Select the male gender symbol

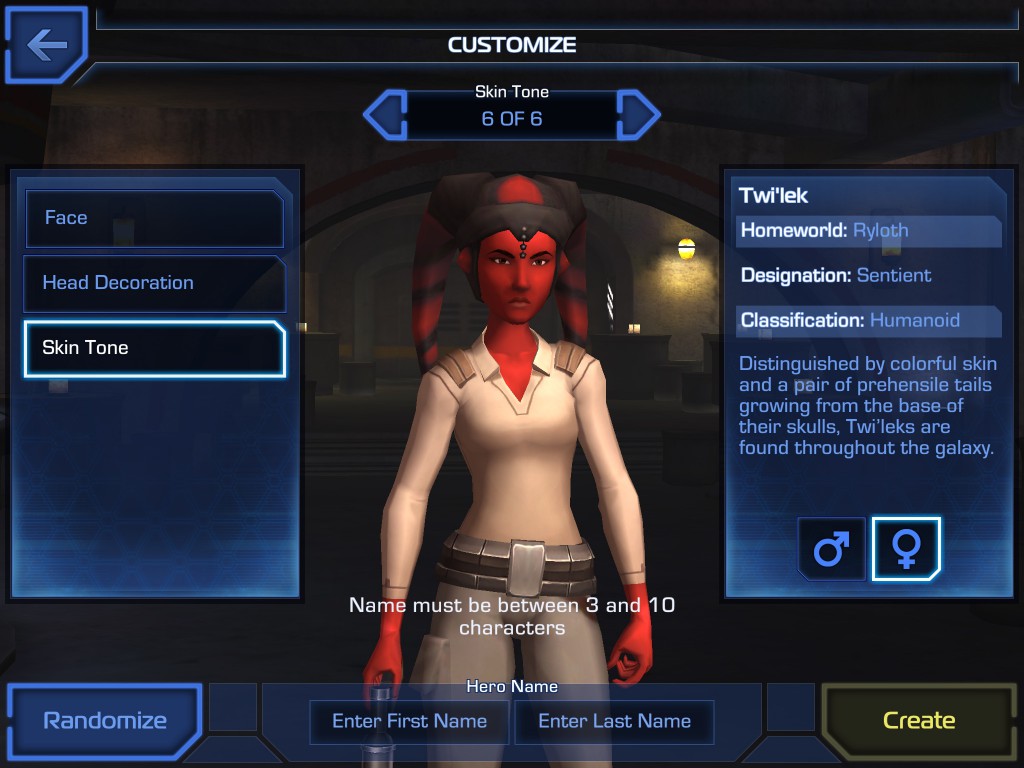831,549
